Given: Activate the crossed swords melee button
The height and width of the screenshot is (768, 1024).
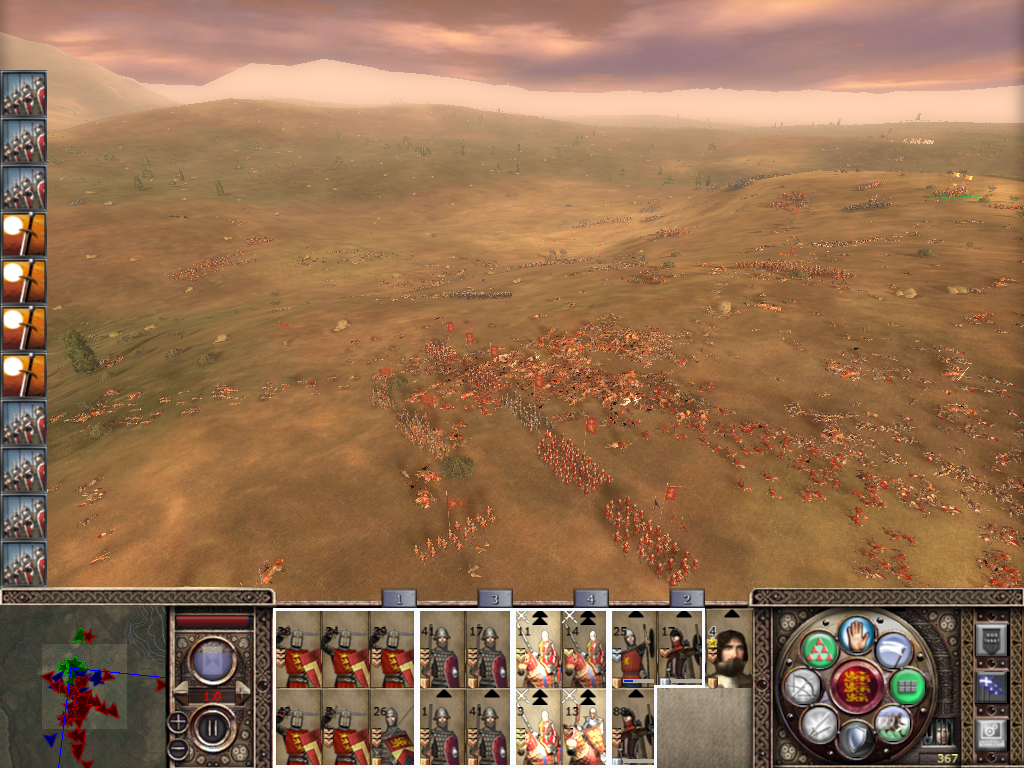Looking at the screenshot, I should coord(820,723).
